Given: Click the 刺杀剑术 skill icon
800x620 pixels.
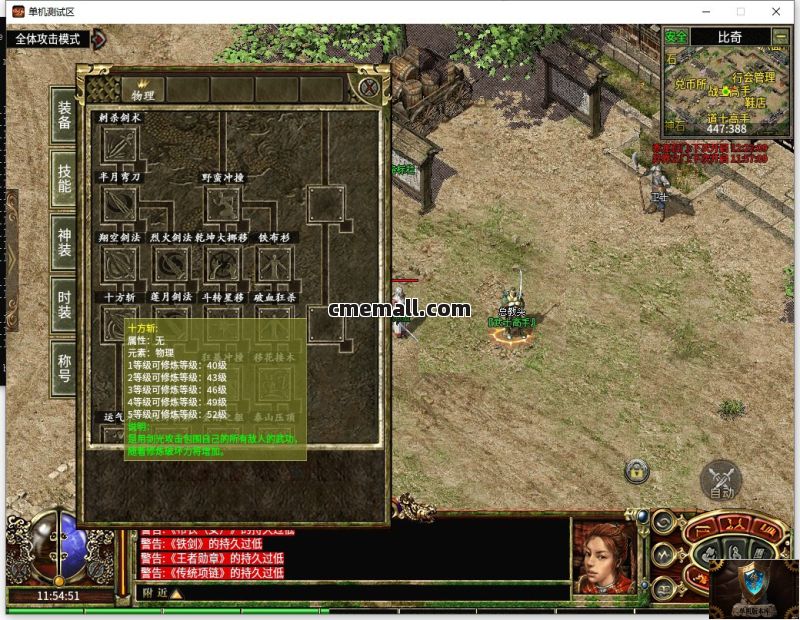Looking at the screenshot, I should (x=120, y=146).
